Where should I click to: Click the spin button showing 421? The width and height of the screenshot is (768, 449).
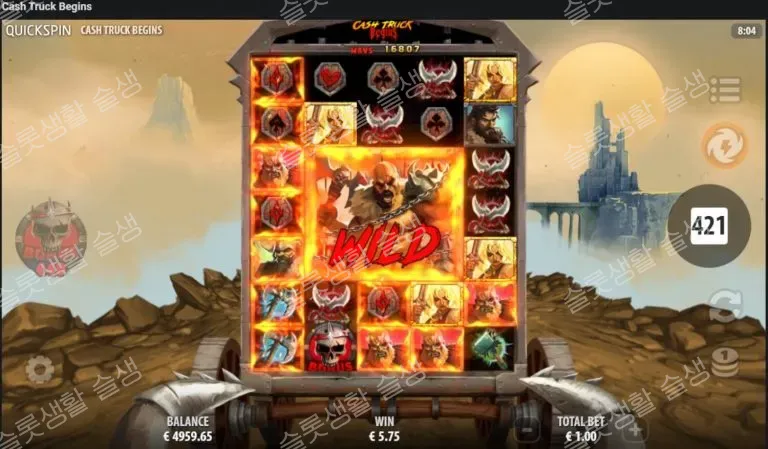click(x=709, y=226)
